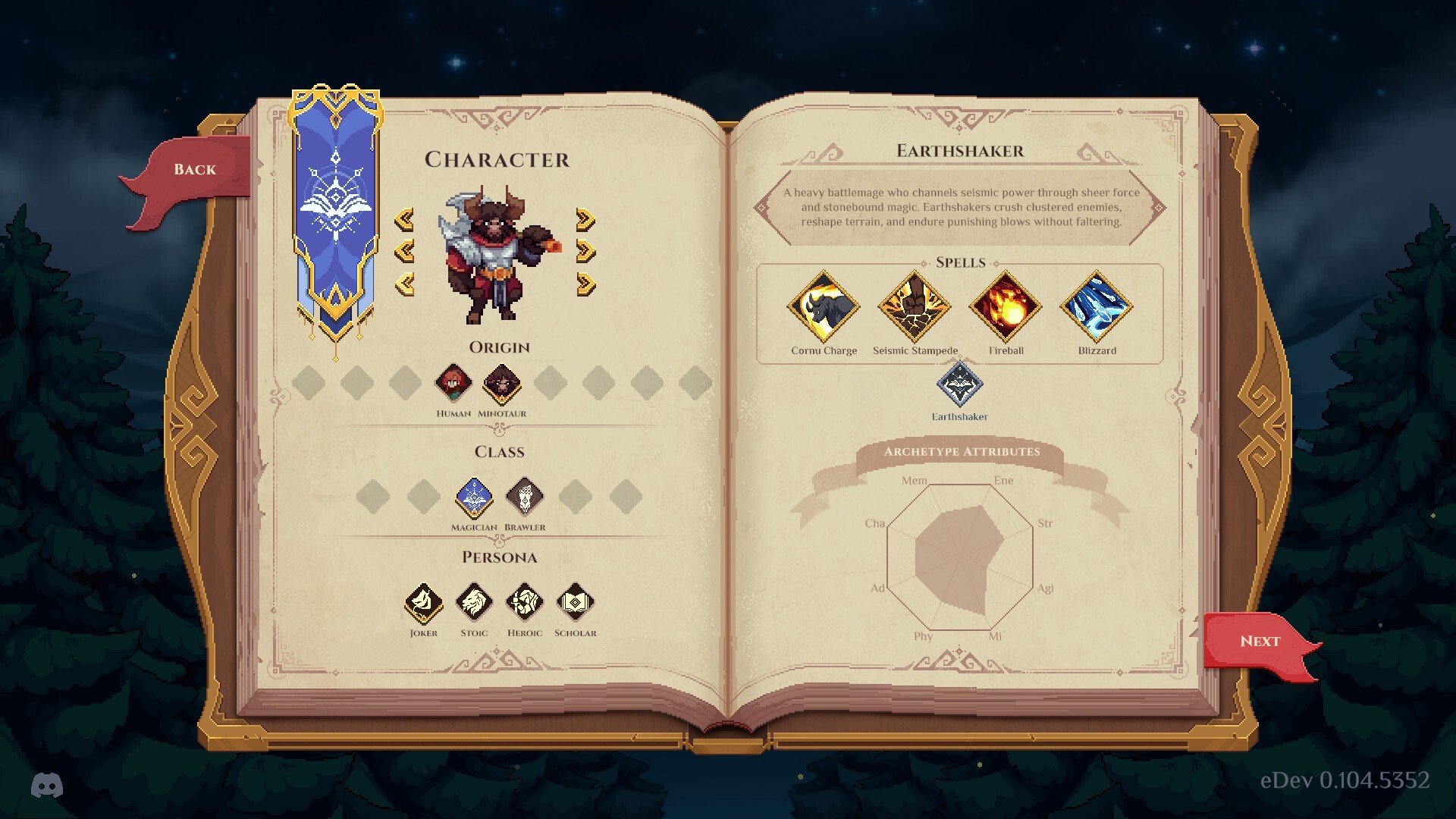Screen dimensions: 1456x819
Task: Inspect the Seismic Stampede spell
Action: 915,307
